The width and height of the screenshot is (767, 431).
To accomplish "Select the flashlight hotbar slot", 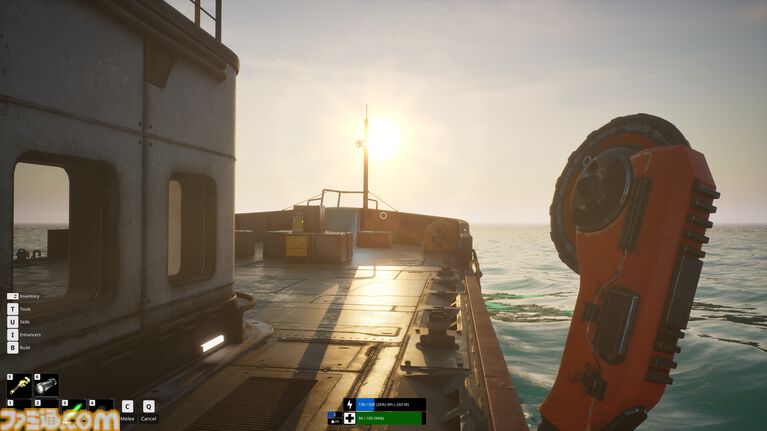I will tap(46, 386).
